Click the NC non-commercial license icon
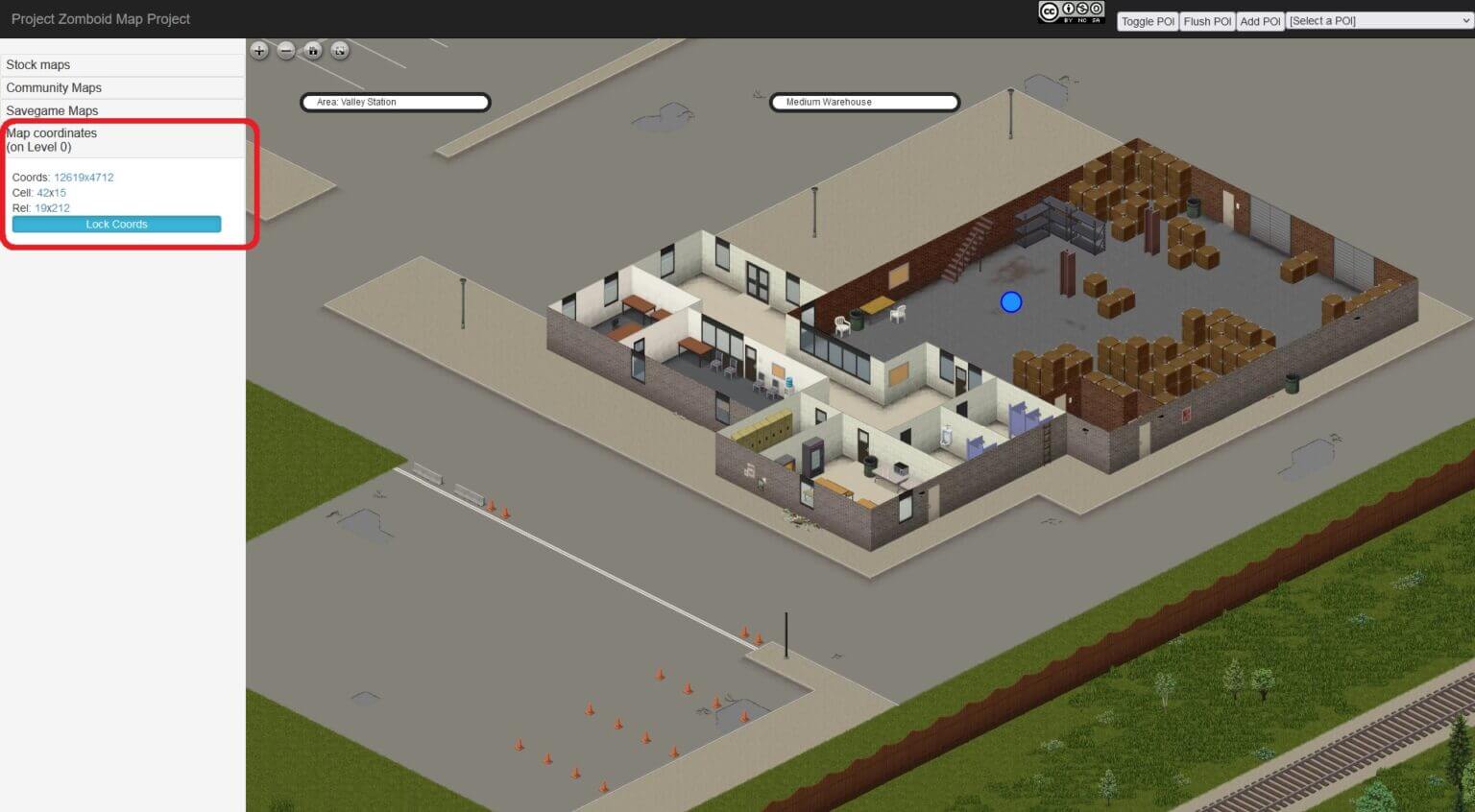 coord(1081,9)
